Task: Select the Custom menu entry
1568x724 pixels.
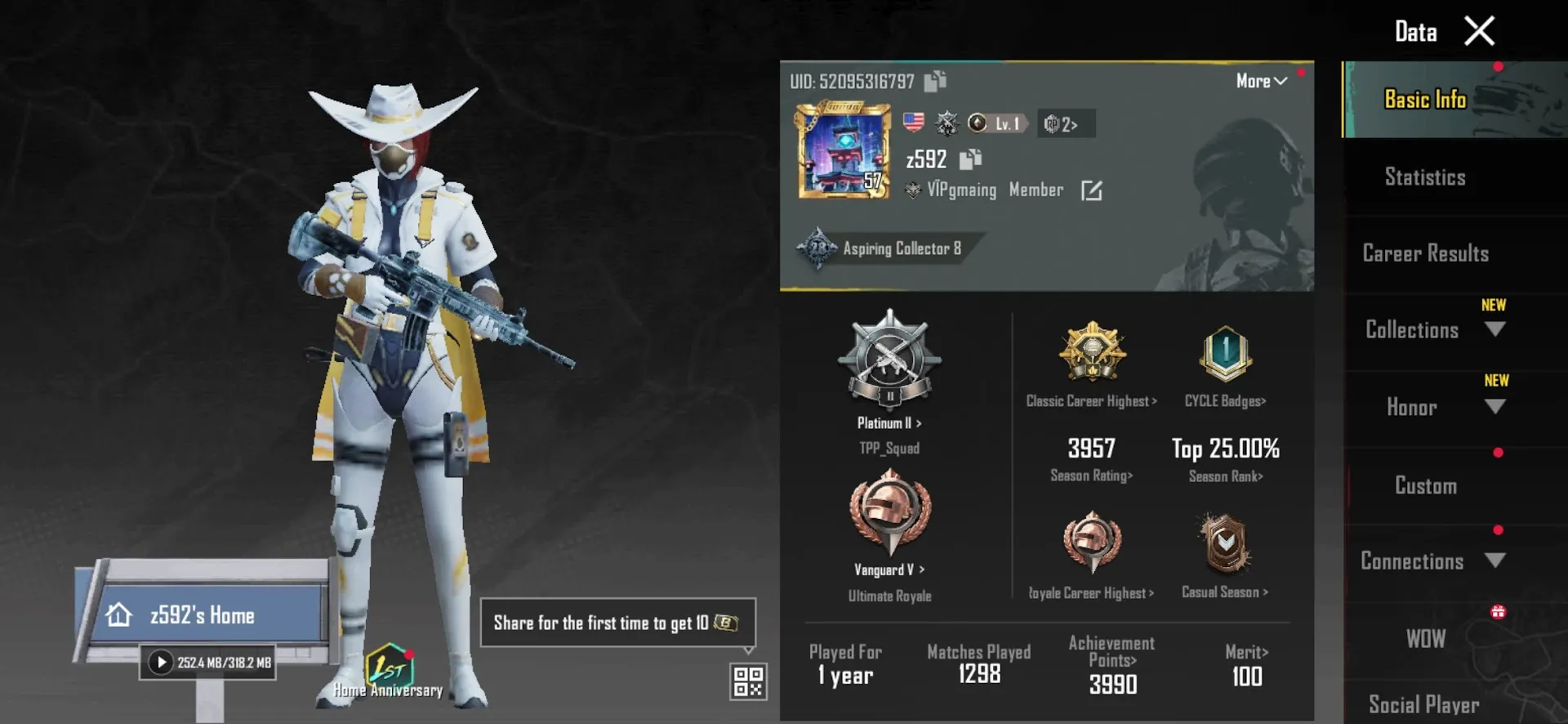Action: [x=1424, y=485]
